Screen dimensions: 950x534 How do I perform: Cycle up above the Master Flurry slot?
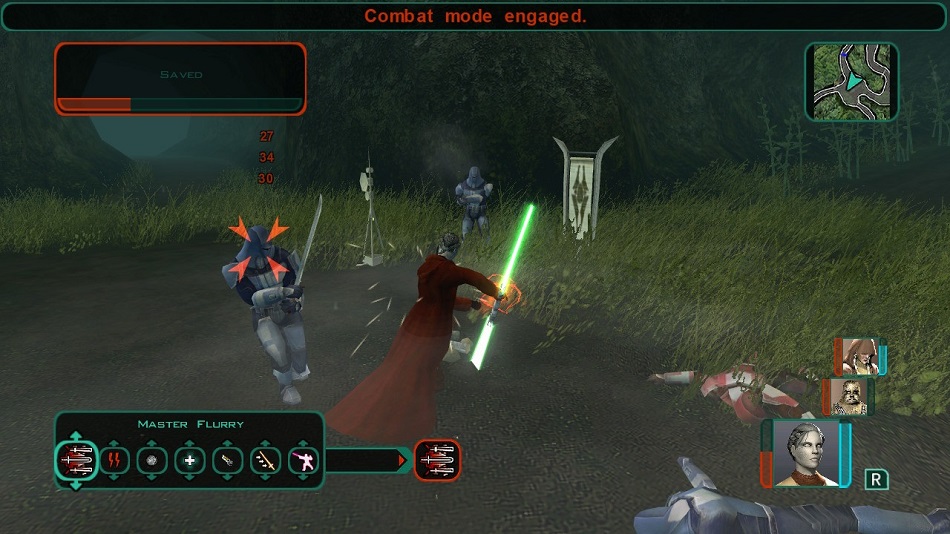tap(76, 436)
